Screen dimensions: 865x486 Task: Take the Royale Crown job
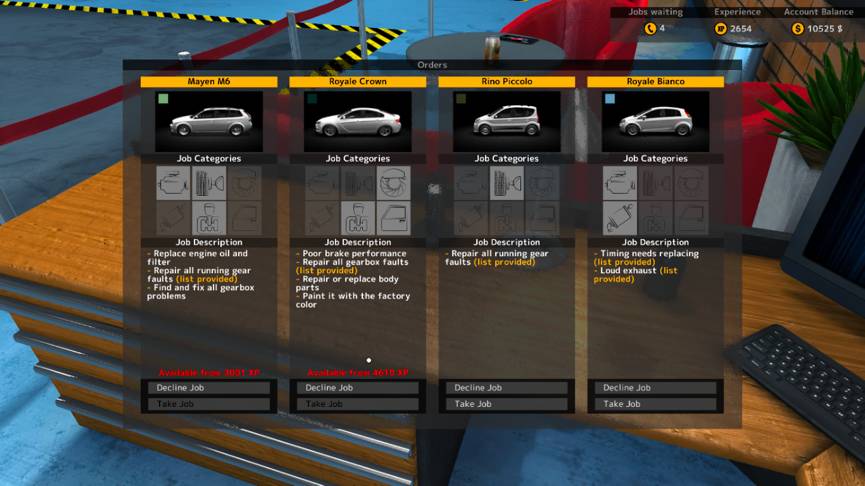click(x=358, y=404)
